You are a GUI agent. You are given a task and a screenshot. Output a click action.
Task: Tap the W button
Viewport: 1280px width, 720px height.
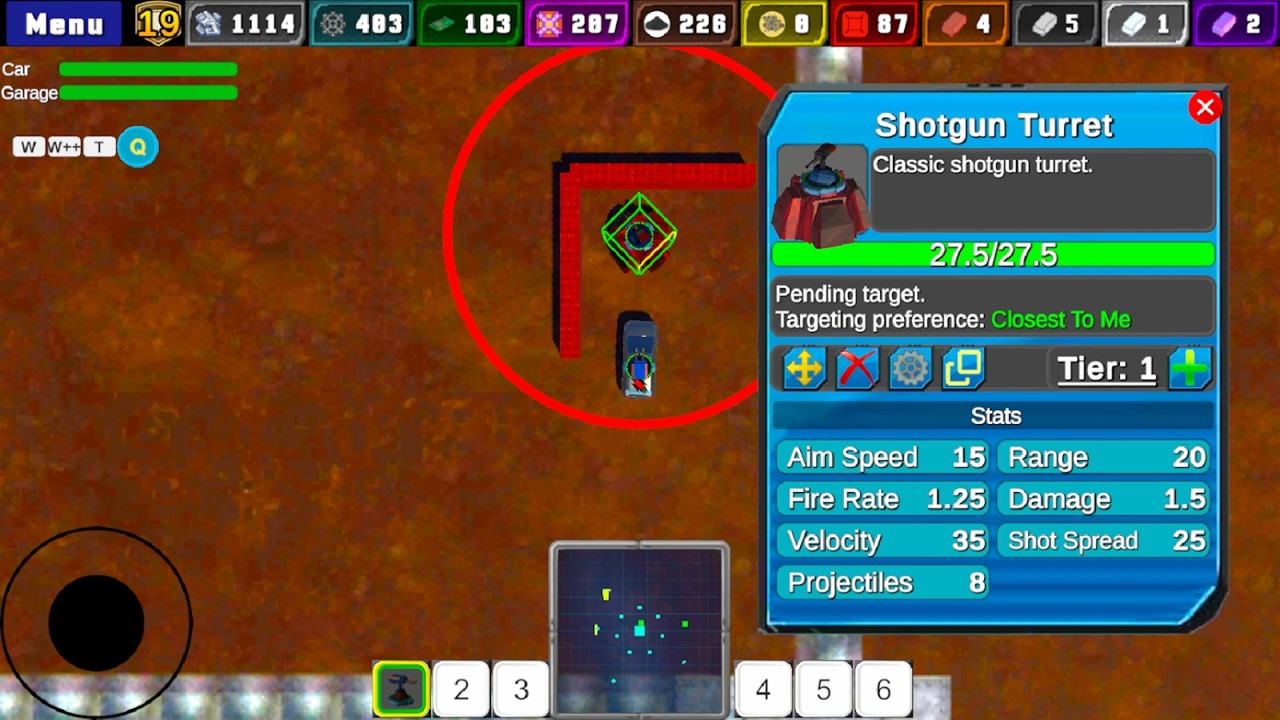pos(28,147)
